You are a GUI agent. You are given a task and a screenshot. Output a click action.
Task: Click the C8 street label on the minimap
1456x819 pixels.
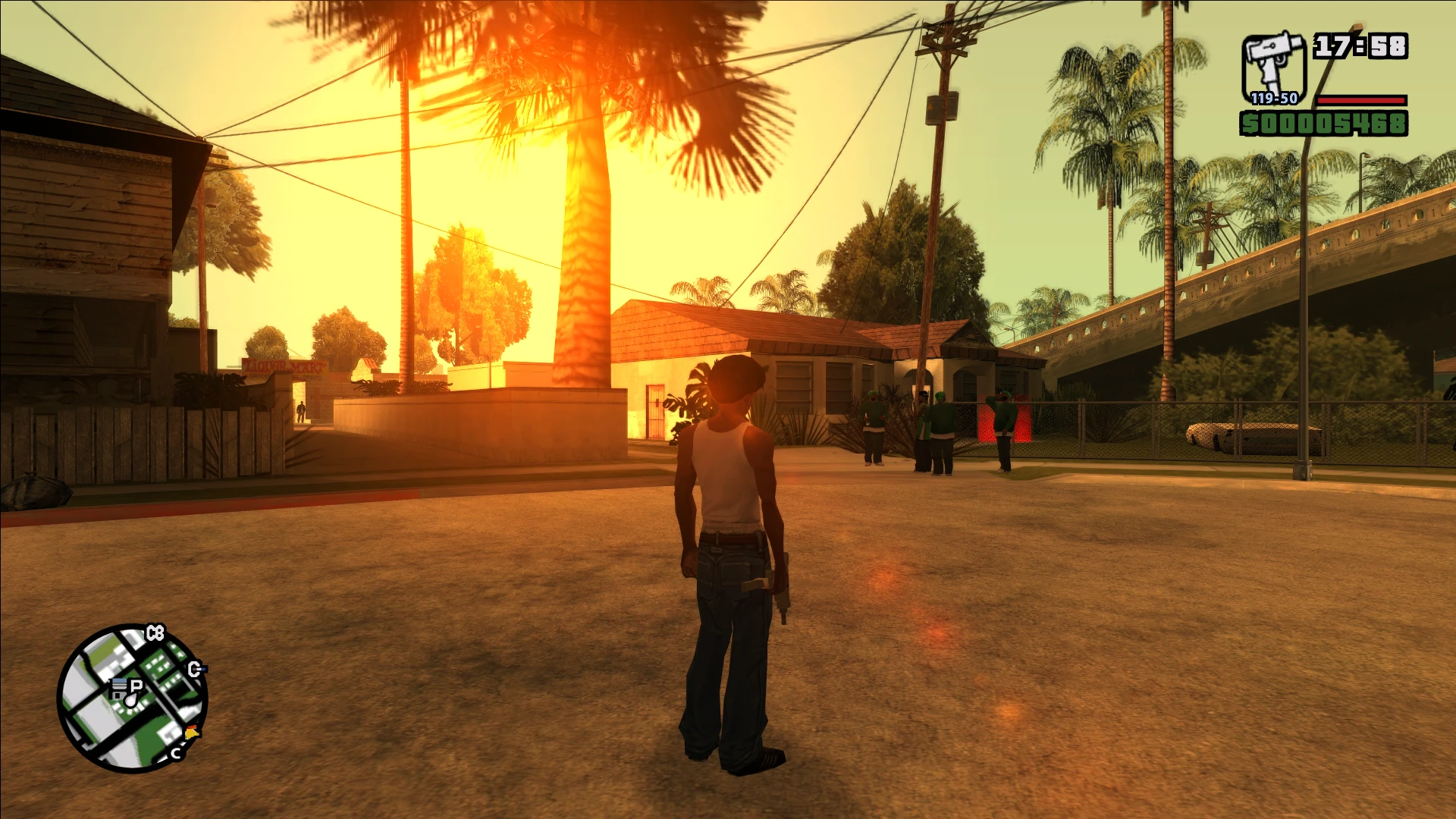pos(155,632)
